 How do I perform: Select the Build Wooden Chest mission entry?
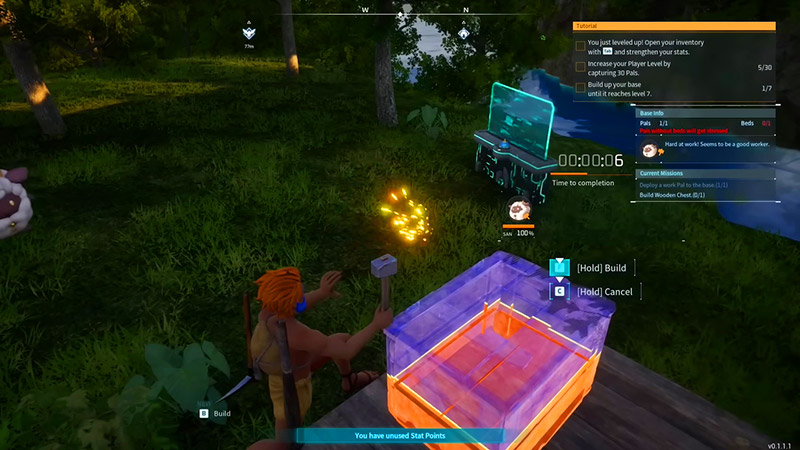(x=687, y=194)
